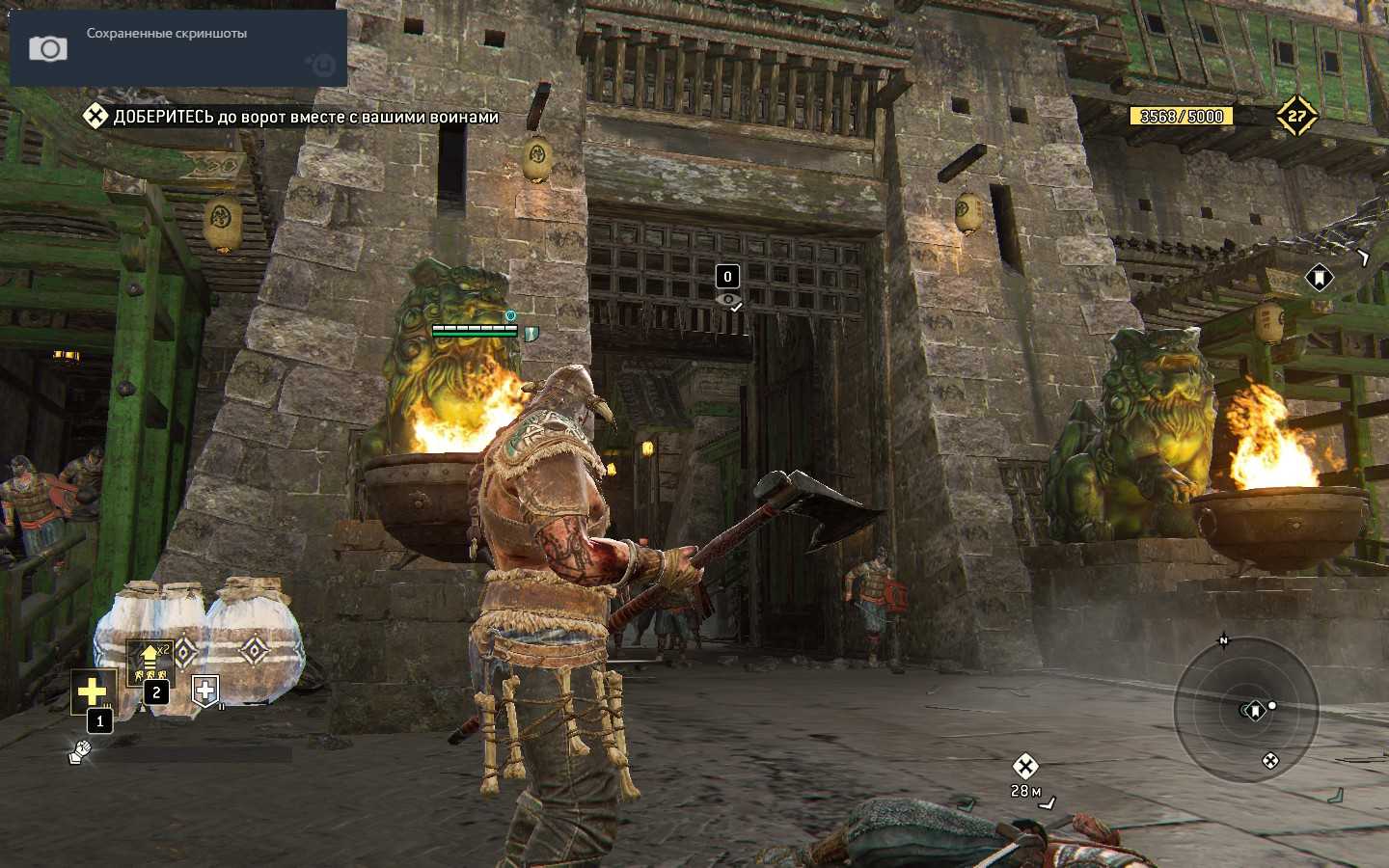Open the Steam saved screenshots notification

tap(178, 47)
